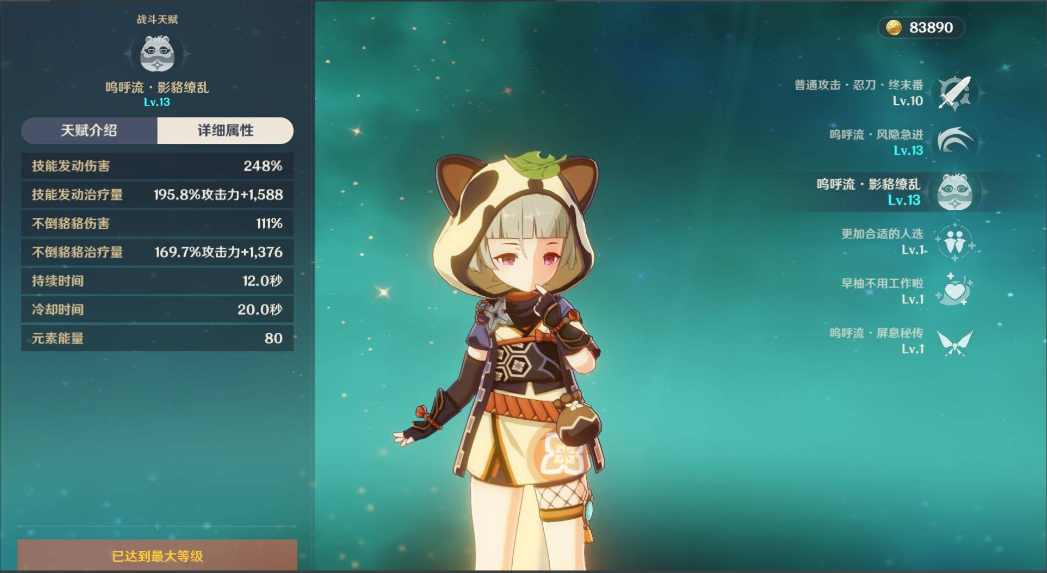Select the 详细属性 tab
1047x573 pixels.
(225, 131)
